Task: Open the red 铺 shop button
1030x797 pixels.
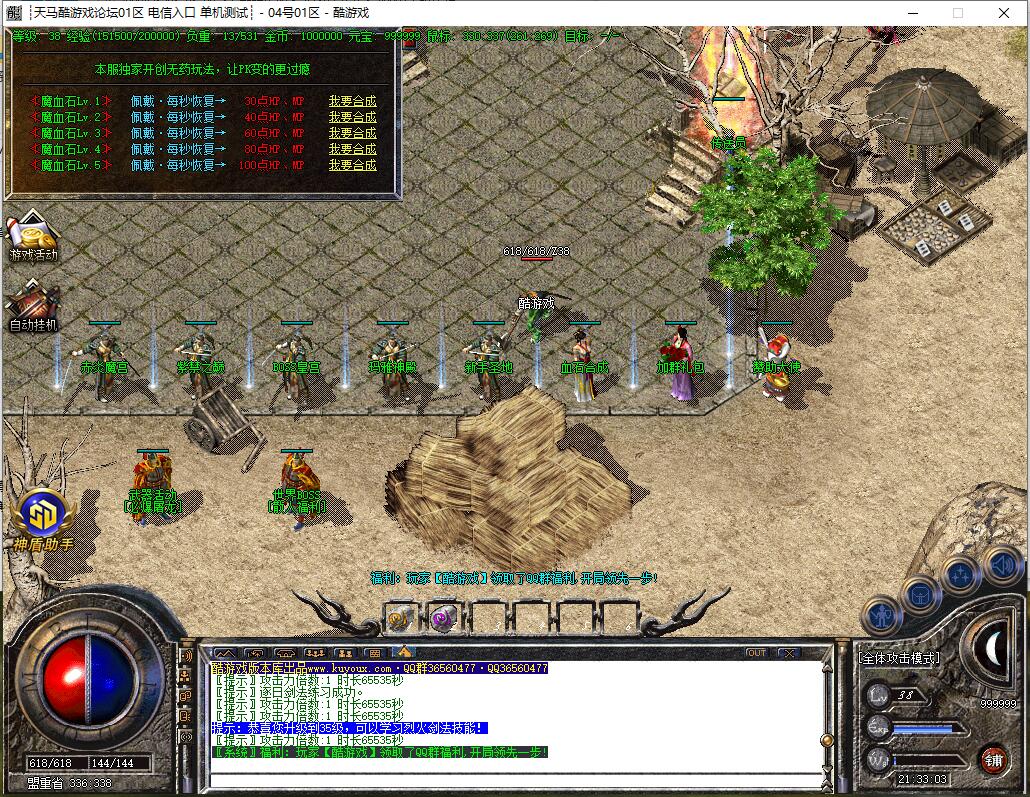Action: (993, 758)
